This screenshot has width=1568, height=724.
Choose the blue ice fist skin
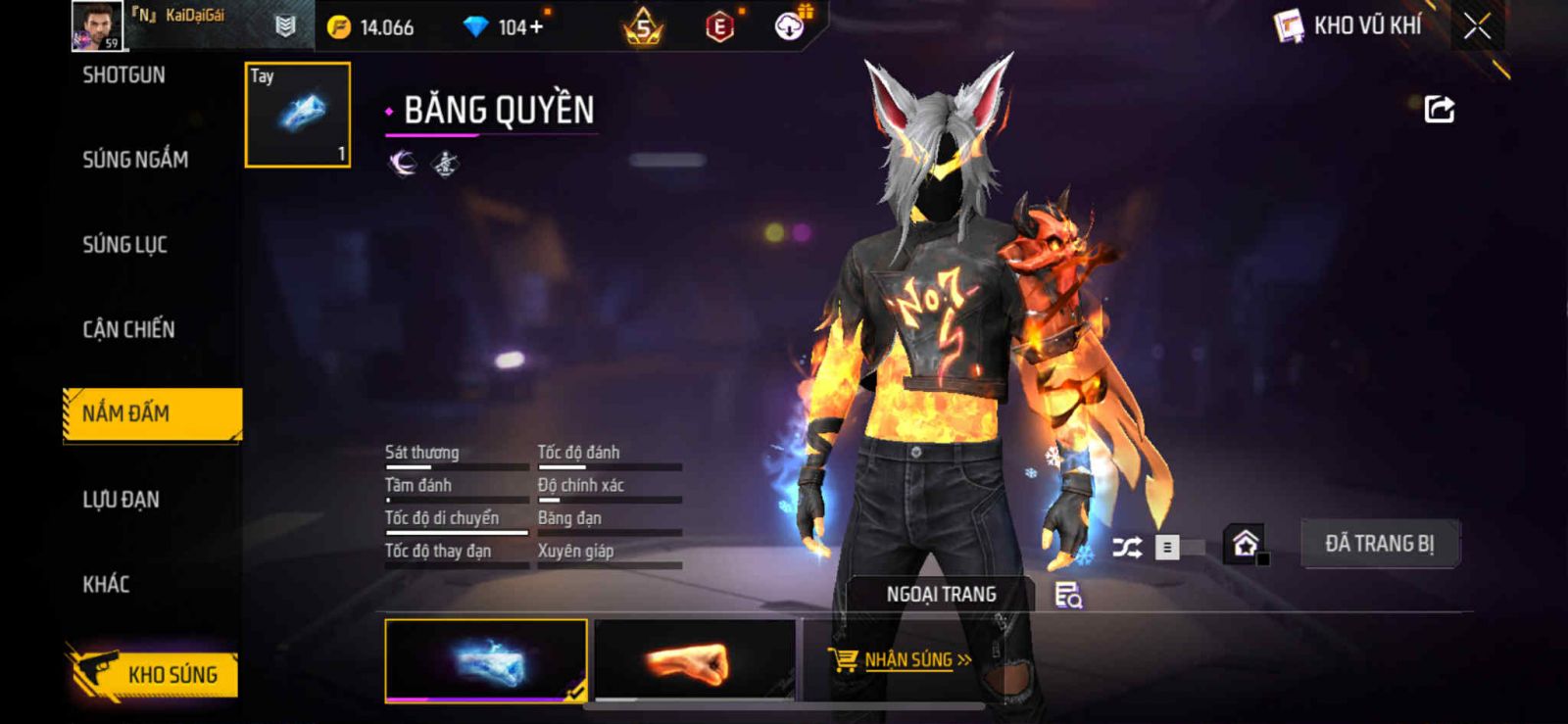(486, 660)
